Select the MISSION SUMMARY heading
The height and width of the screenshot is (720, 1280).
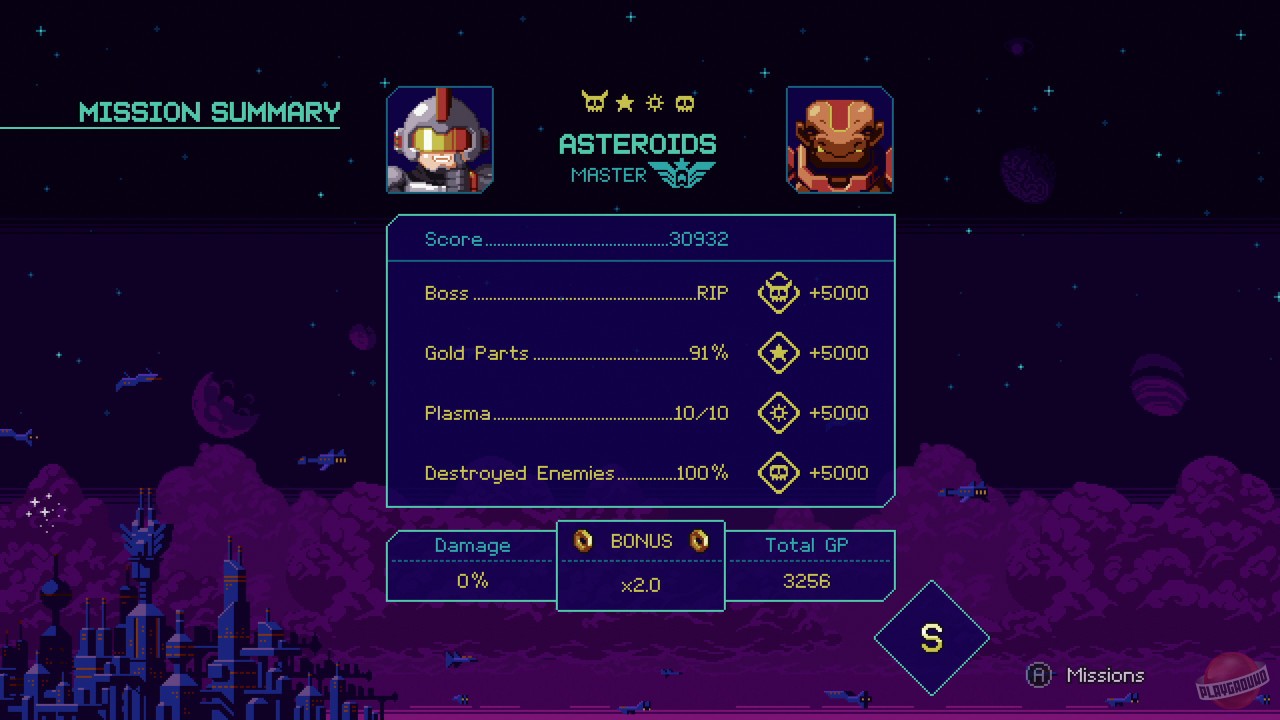(209, 112)
